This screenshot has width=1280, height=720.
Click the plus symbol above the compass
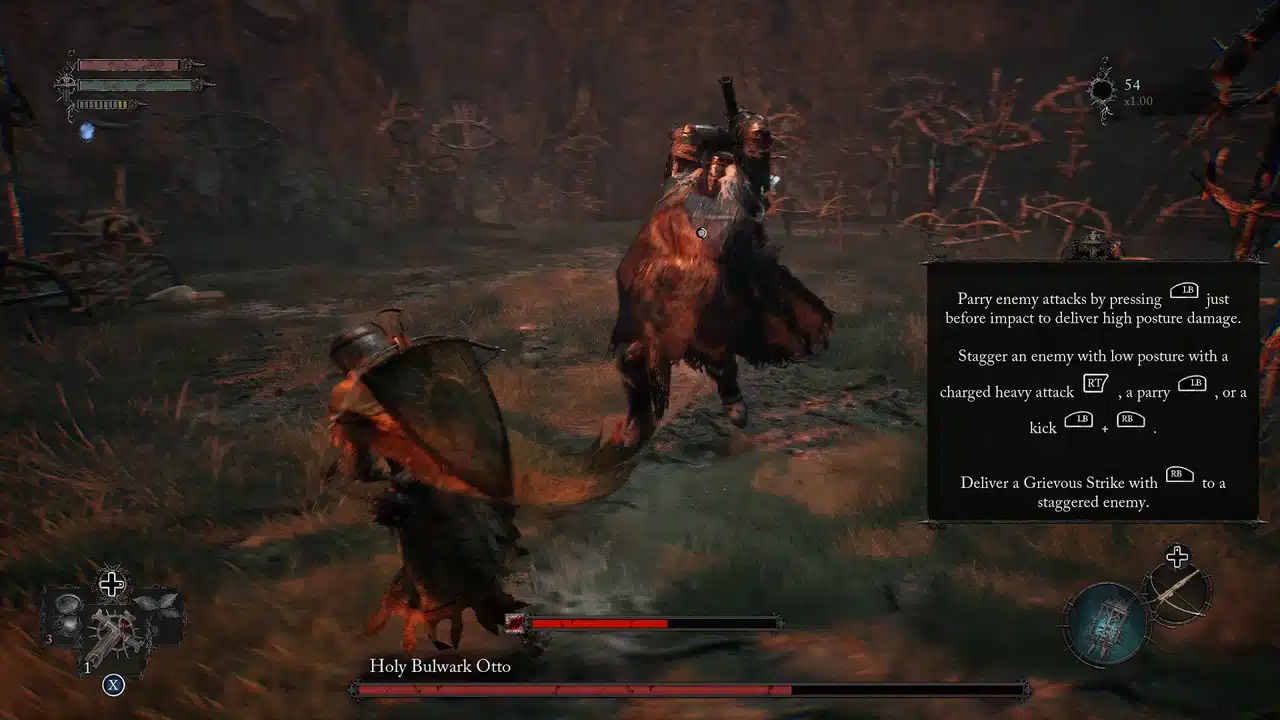[1178, 556]
